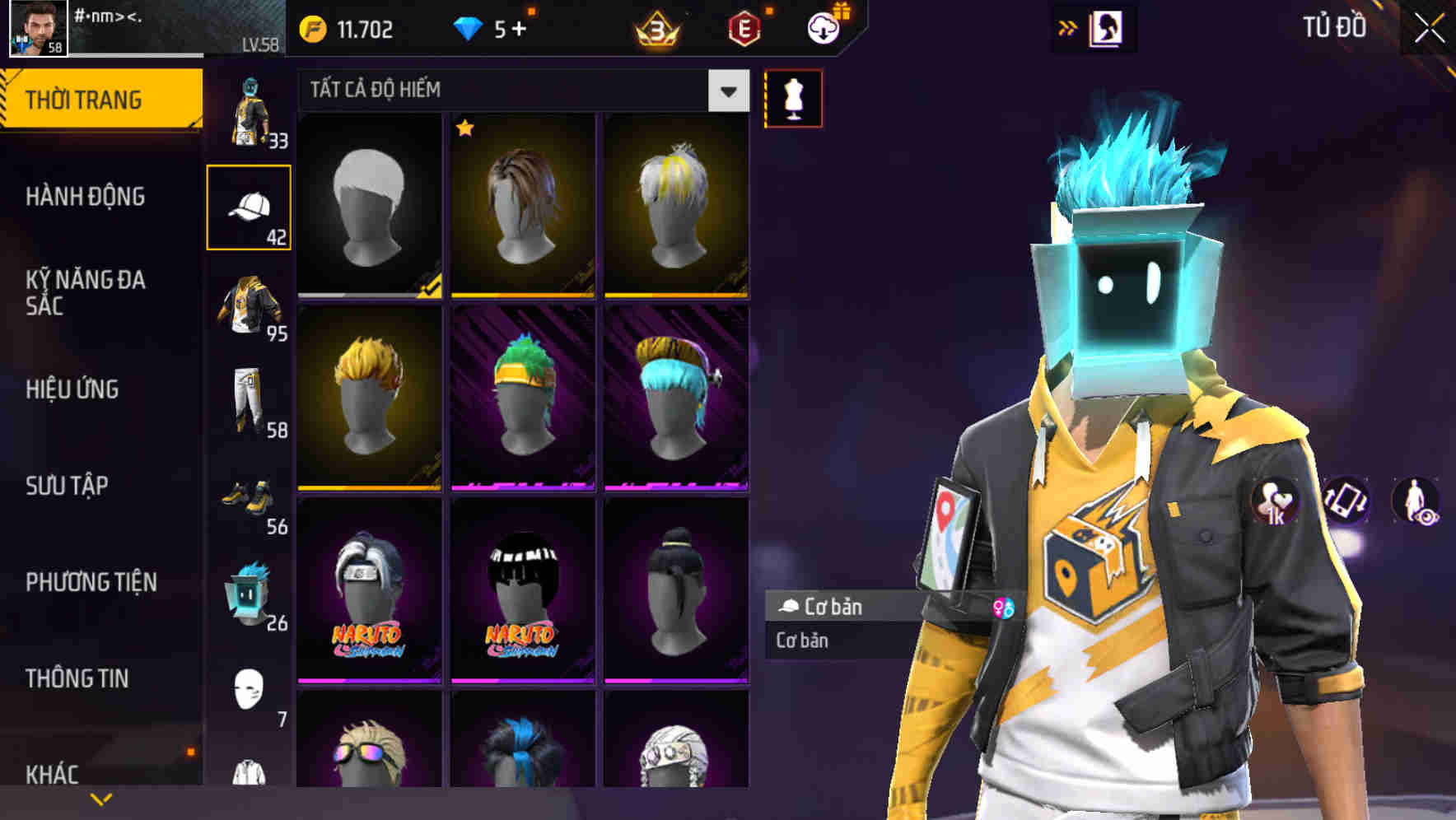Select the cap category icon with 42 items
The image size is (1456, 820).
pyautogui.click(x=250, y=206)
